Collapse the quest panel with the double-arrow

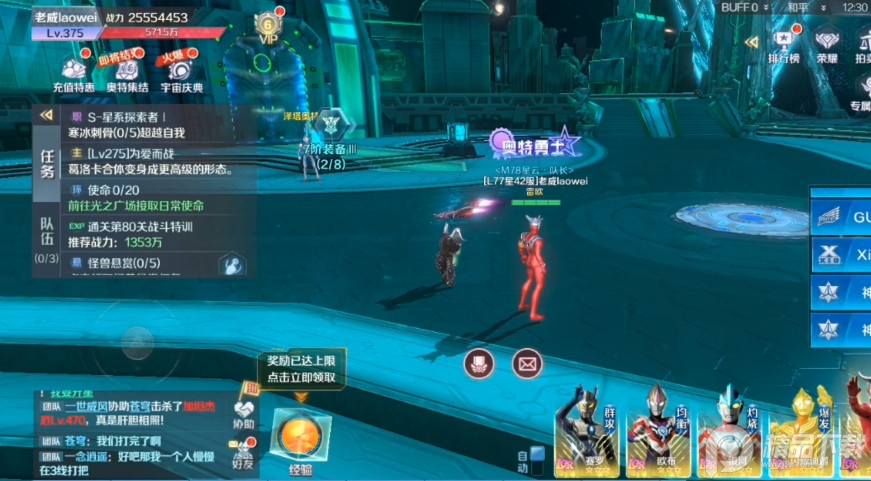46,116
